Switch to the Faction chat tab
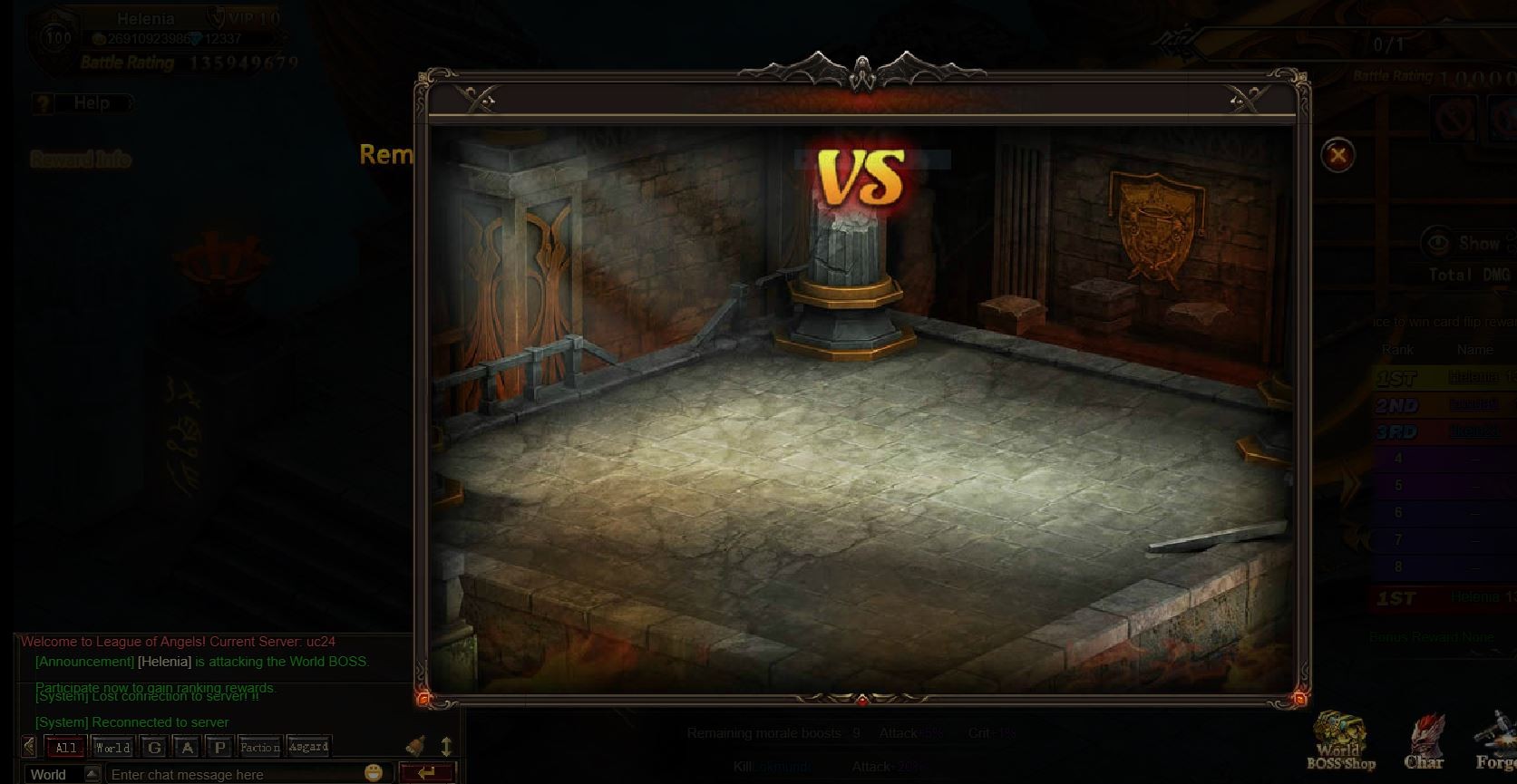Screen dimensions: 1517x784 point(259,748)
